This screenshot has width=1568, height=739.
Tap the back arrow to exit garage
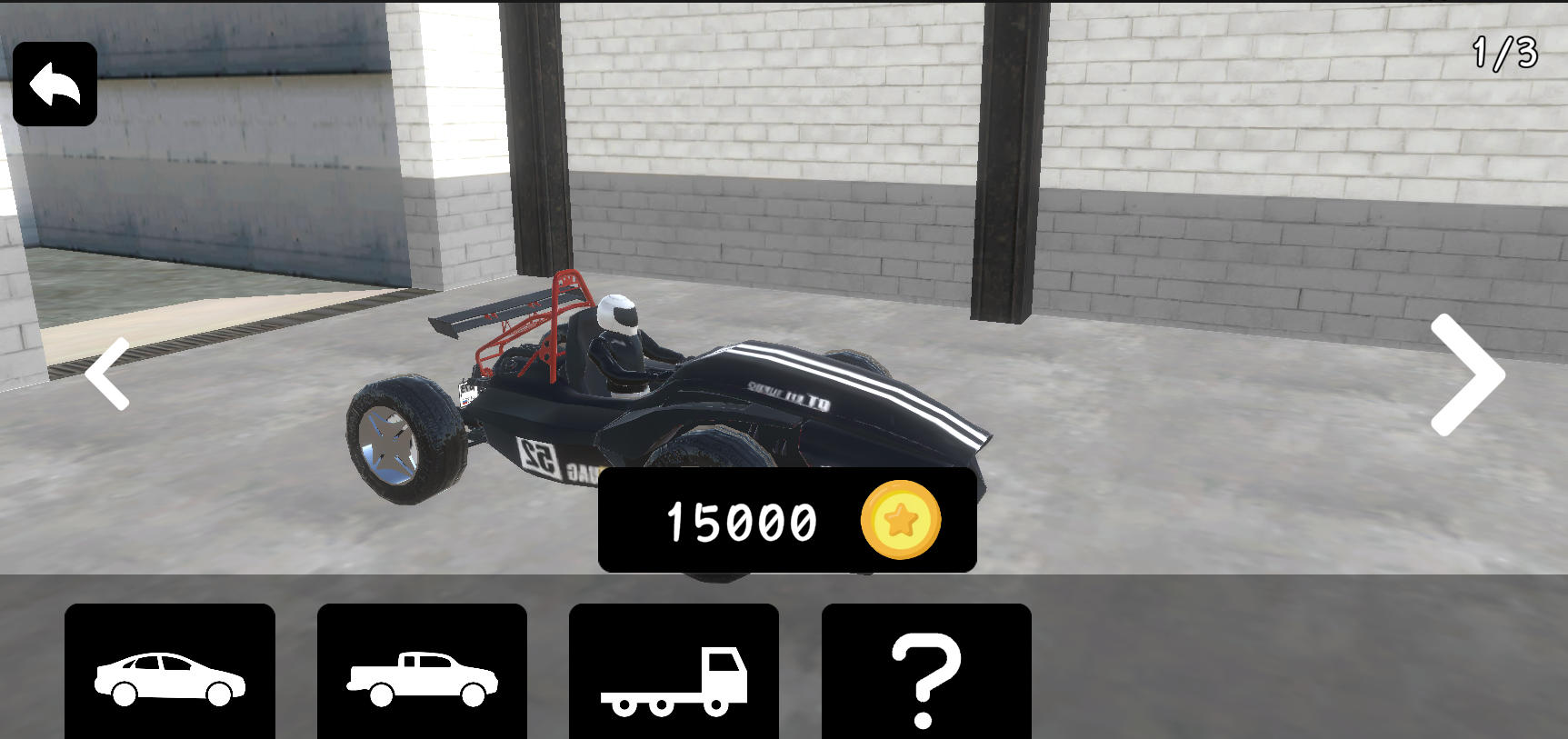(55, 82)
